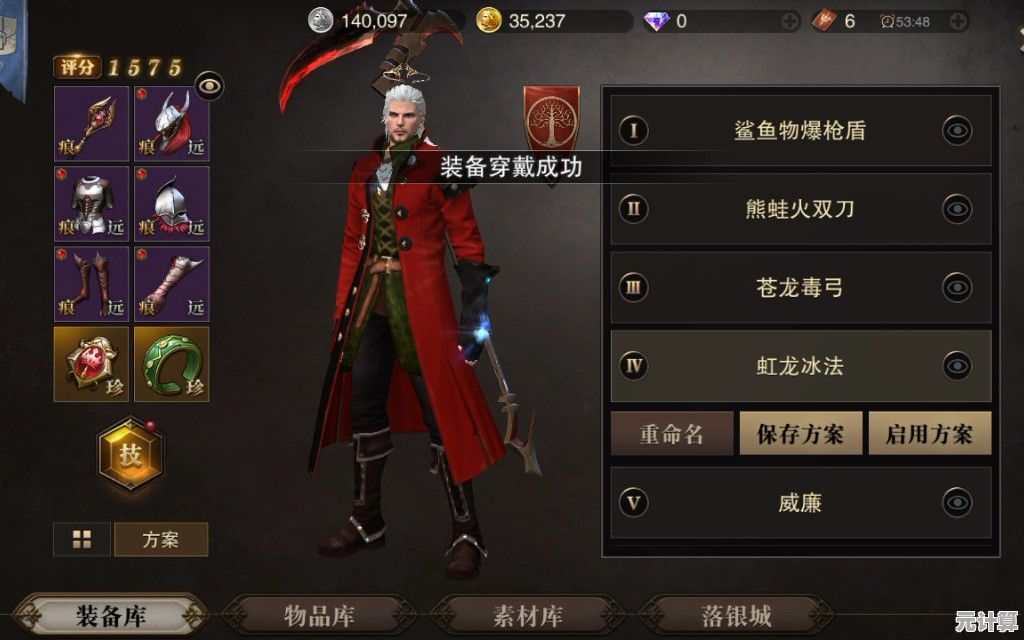
Task: Open the 物品库 tab
Action: 319,615
